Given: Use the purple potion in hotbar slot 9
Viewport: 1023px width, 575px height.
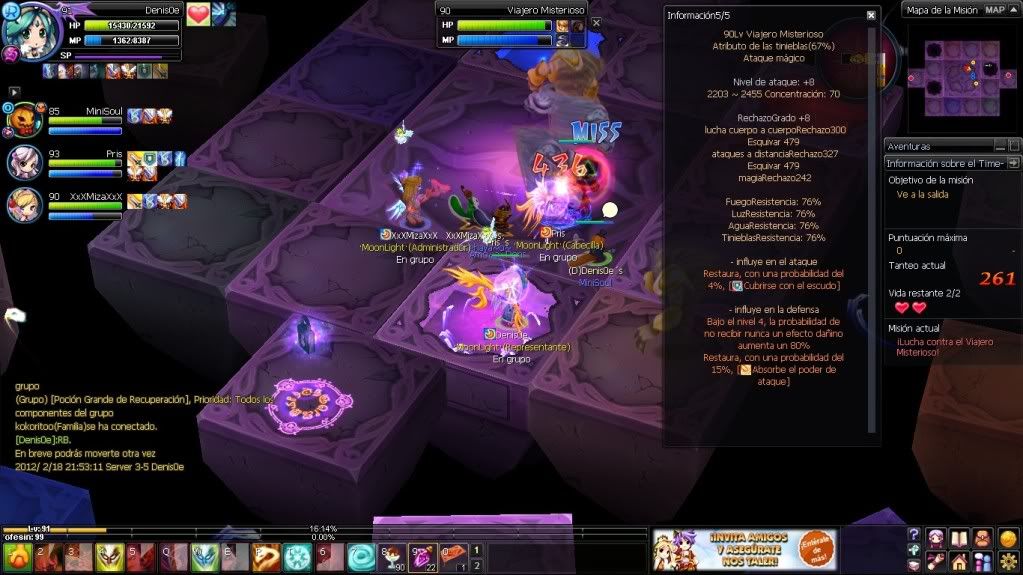Looking at the screenshot, I should point(422,556).
